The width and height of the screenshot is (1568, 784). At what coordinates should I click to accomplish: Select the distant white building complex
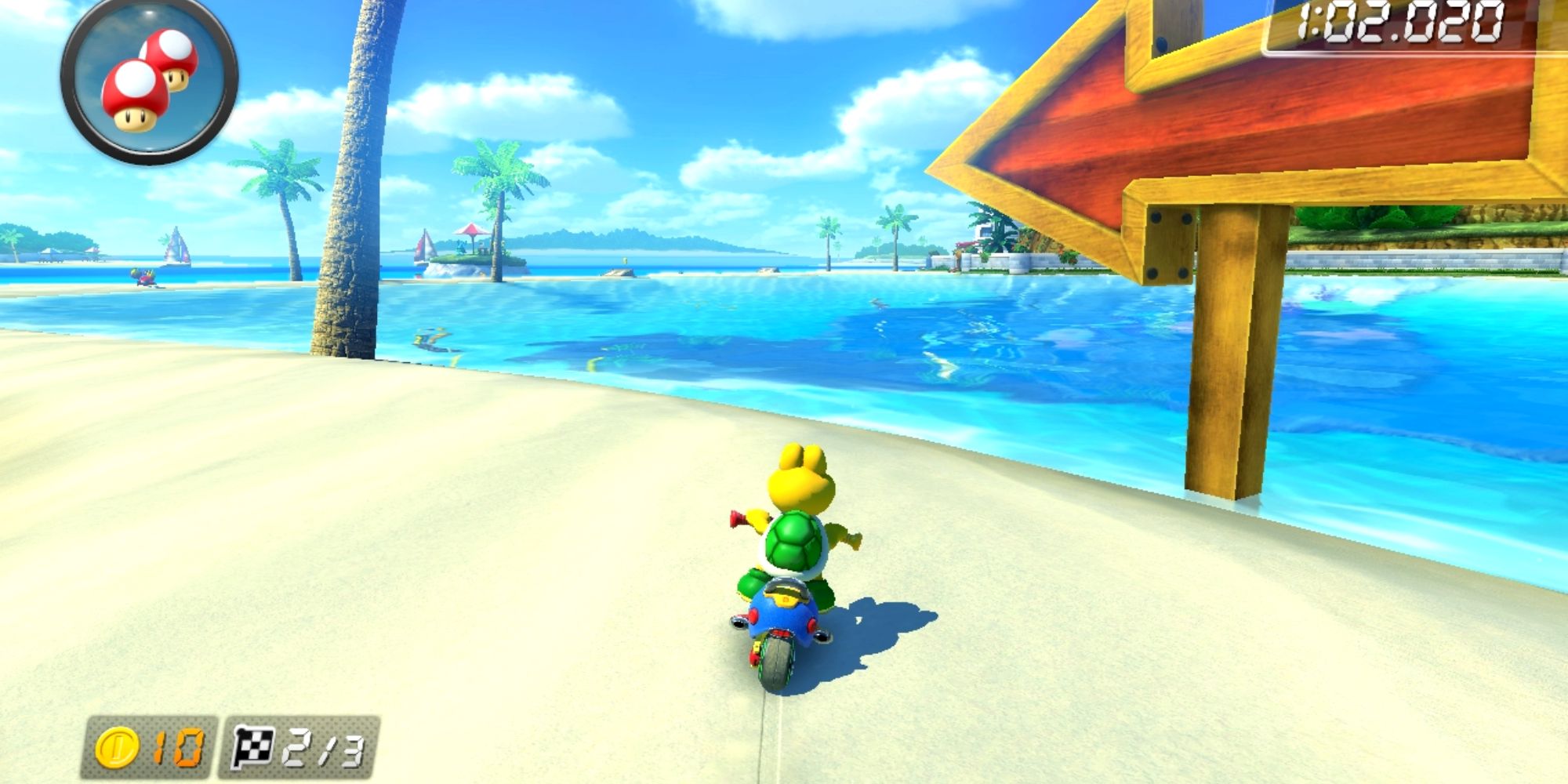(984, 231)
